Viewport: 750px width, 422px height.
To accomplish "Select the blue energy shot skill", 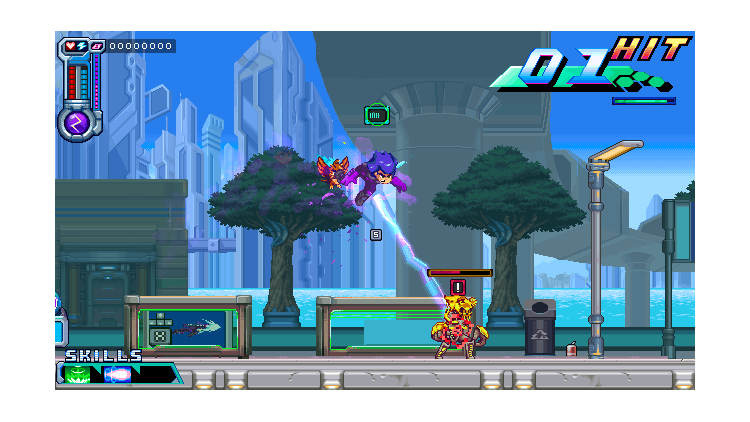I will pos(118,375).
